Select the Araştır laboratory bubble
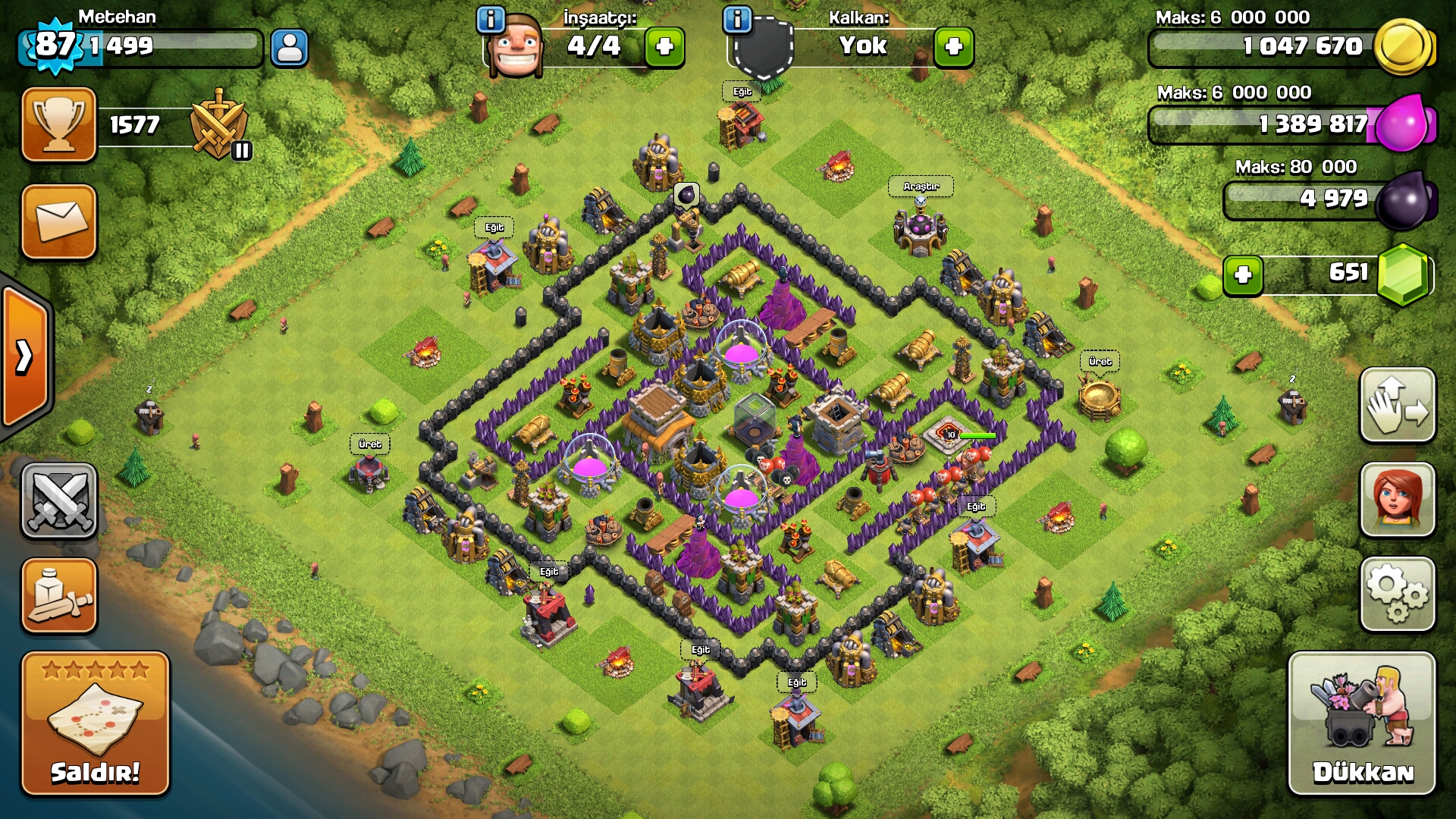This screenshot has height=819, width=1456. [x=921, y=187]
